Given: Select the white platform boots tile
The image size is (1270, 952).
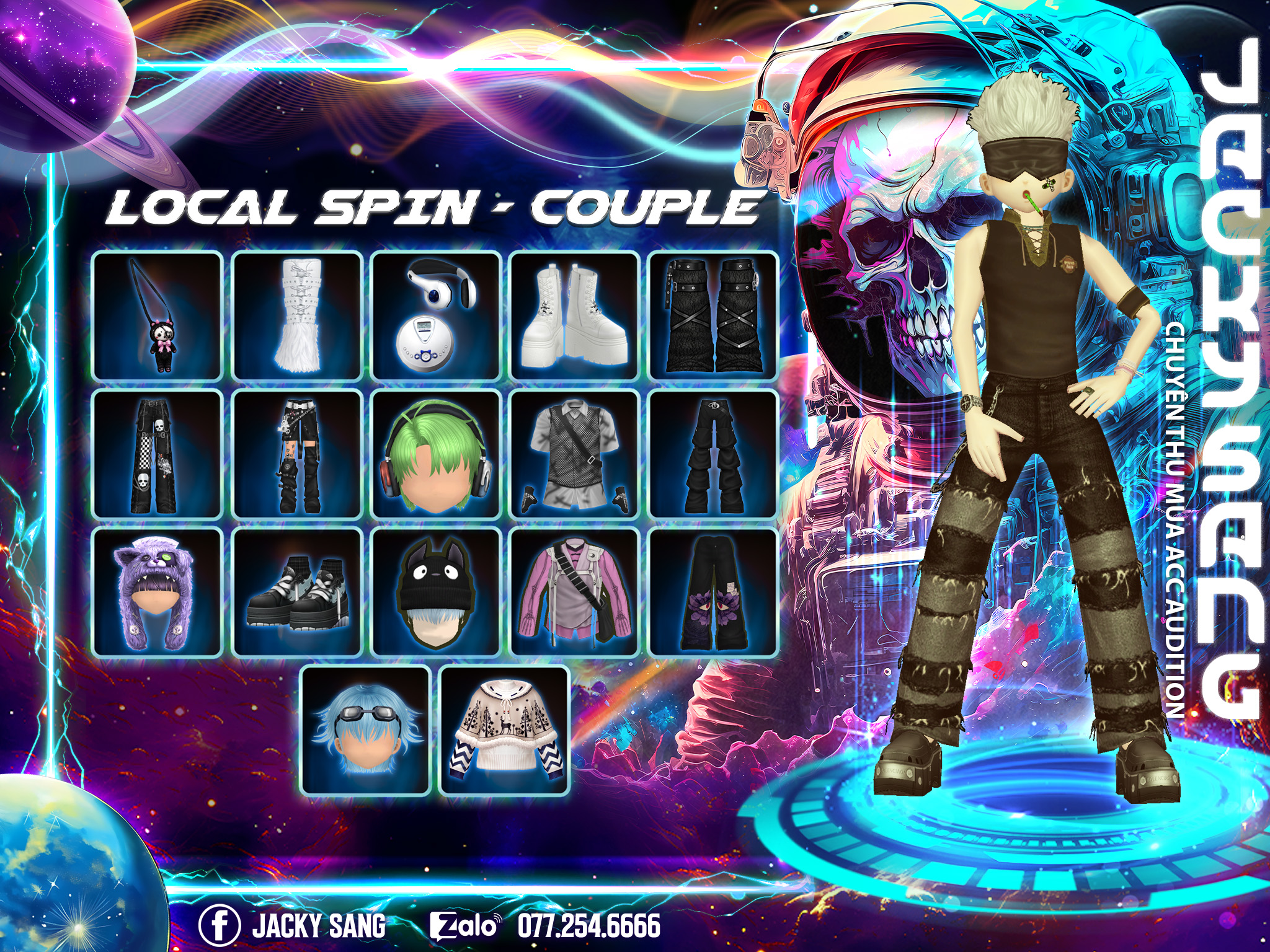Looking at the screenshot, I should 575,316.
